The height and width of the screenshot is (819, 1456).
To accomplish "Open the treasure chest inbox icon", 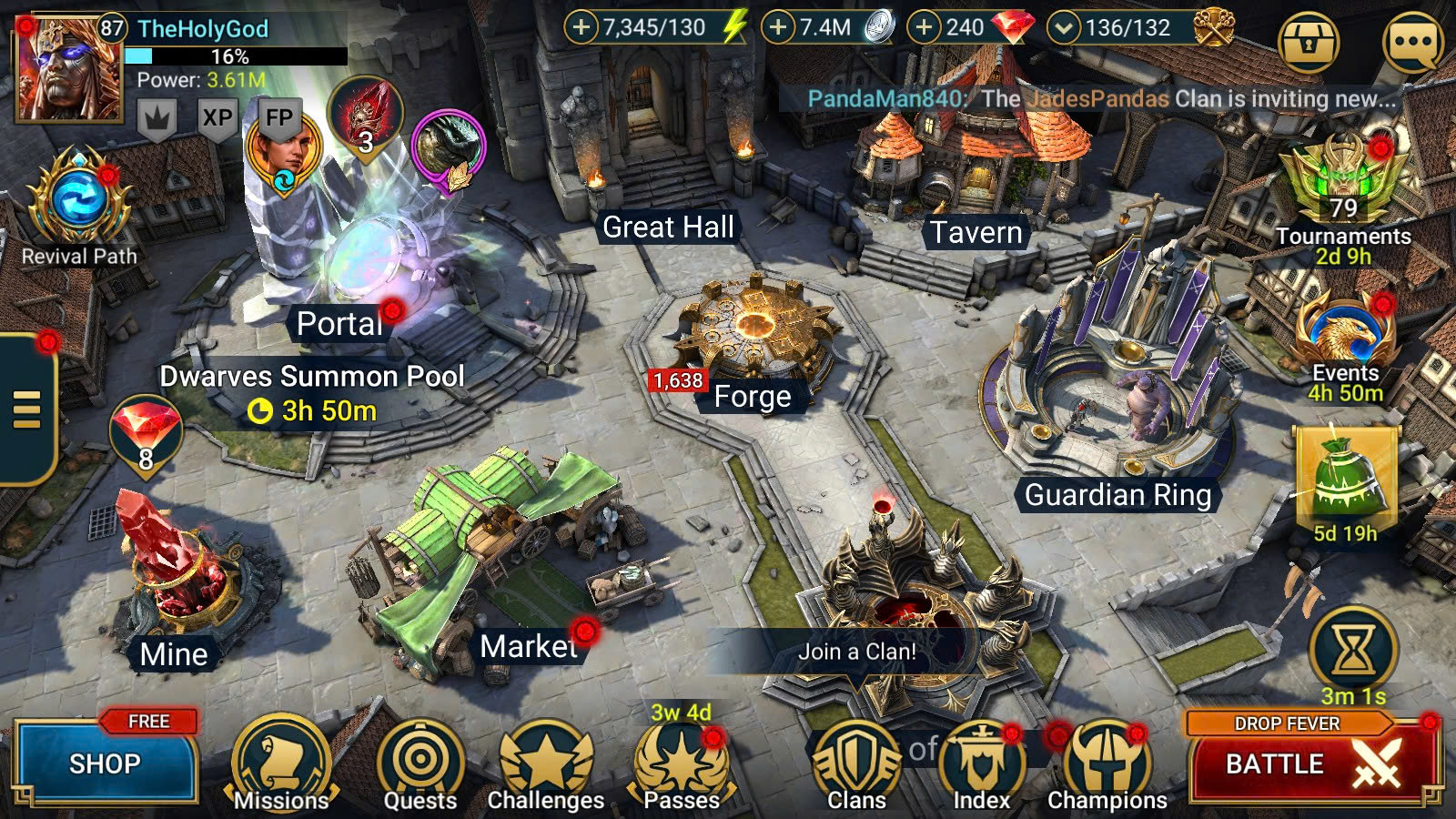I will pyautogui.click(x=1308, y=43).
